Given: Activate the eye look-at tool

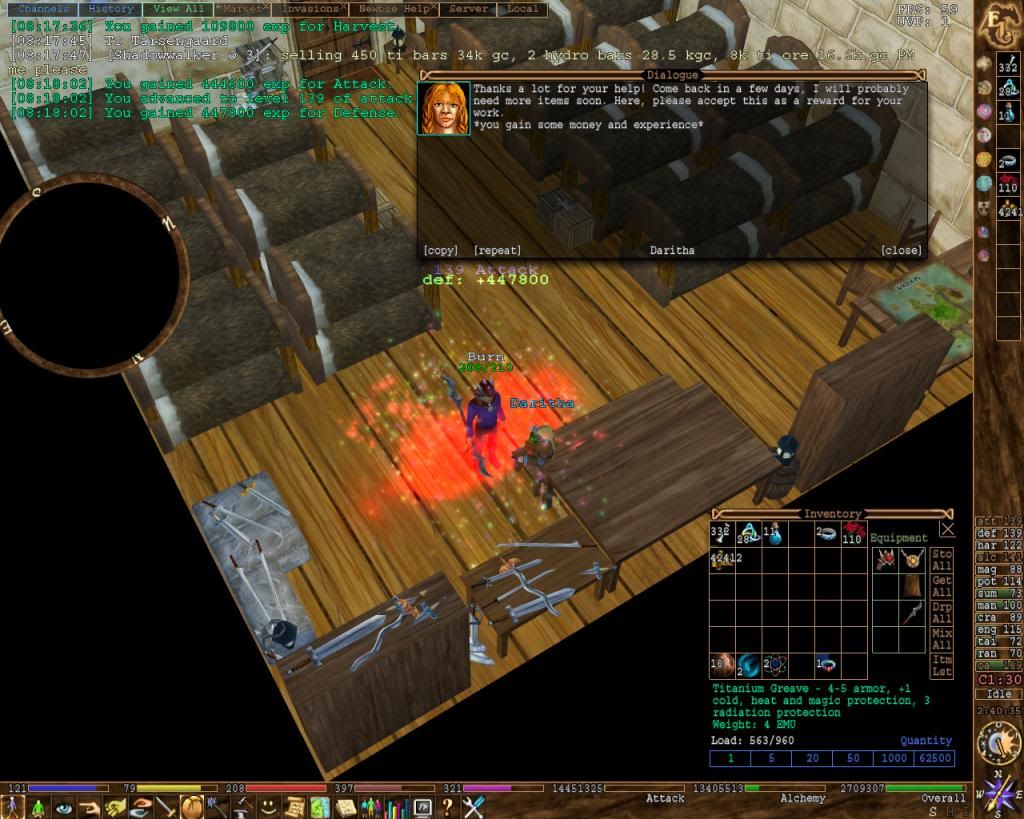Looking at the screenshot, I should [65, 807].
